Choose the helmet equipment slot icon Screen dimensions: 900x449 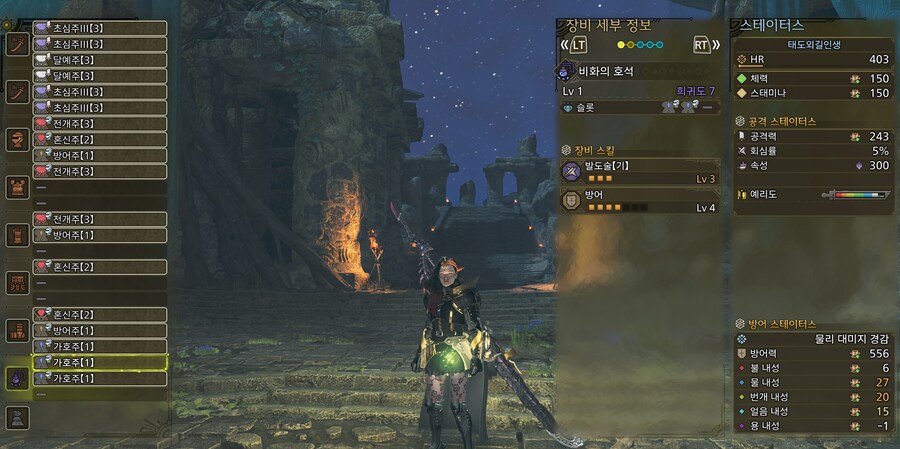pyautogui.click(x=17, y=140)
